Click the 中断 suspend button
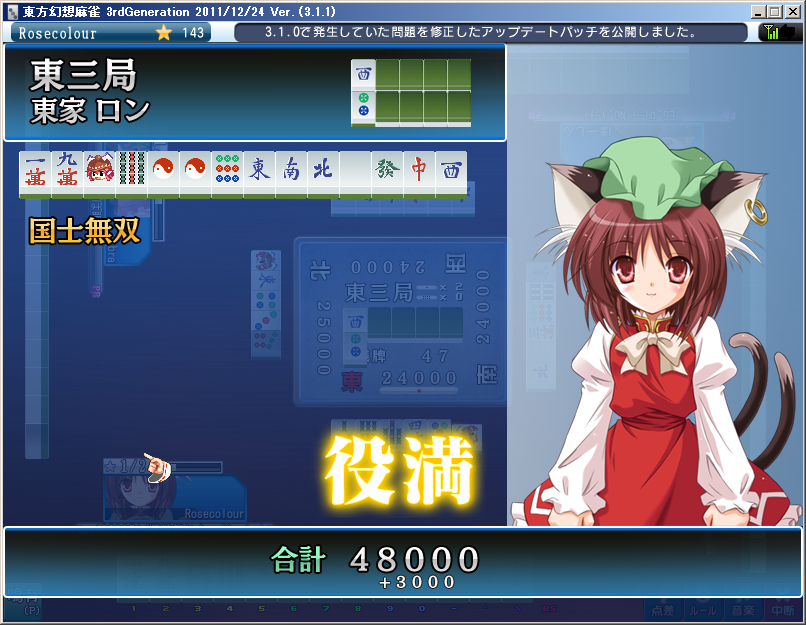 782,608
